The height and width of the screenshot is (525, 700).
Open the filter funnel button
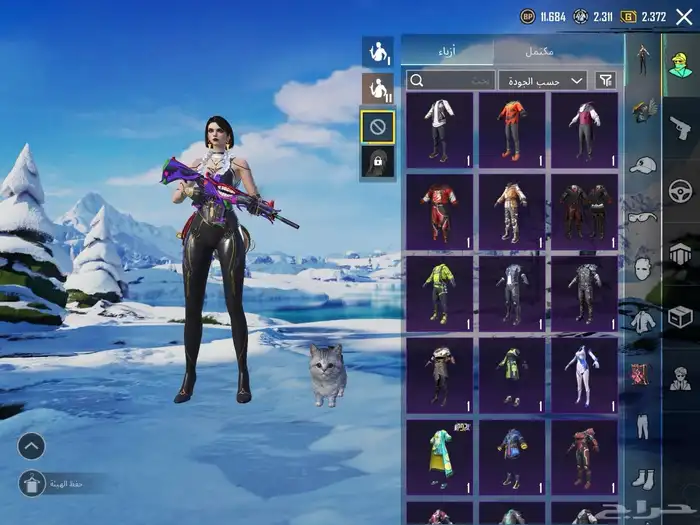[606, 80]
